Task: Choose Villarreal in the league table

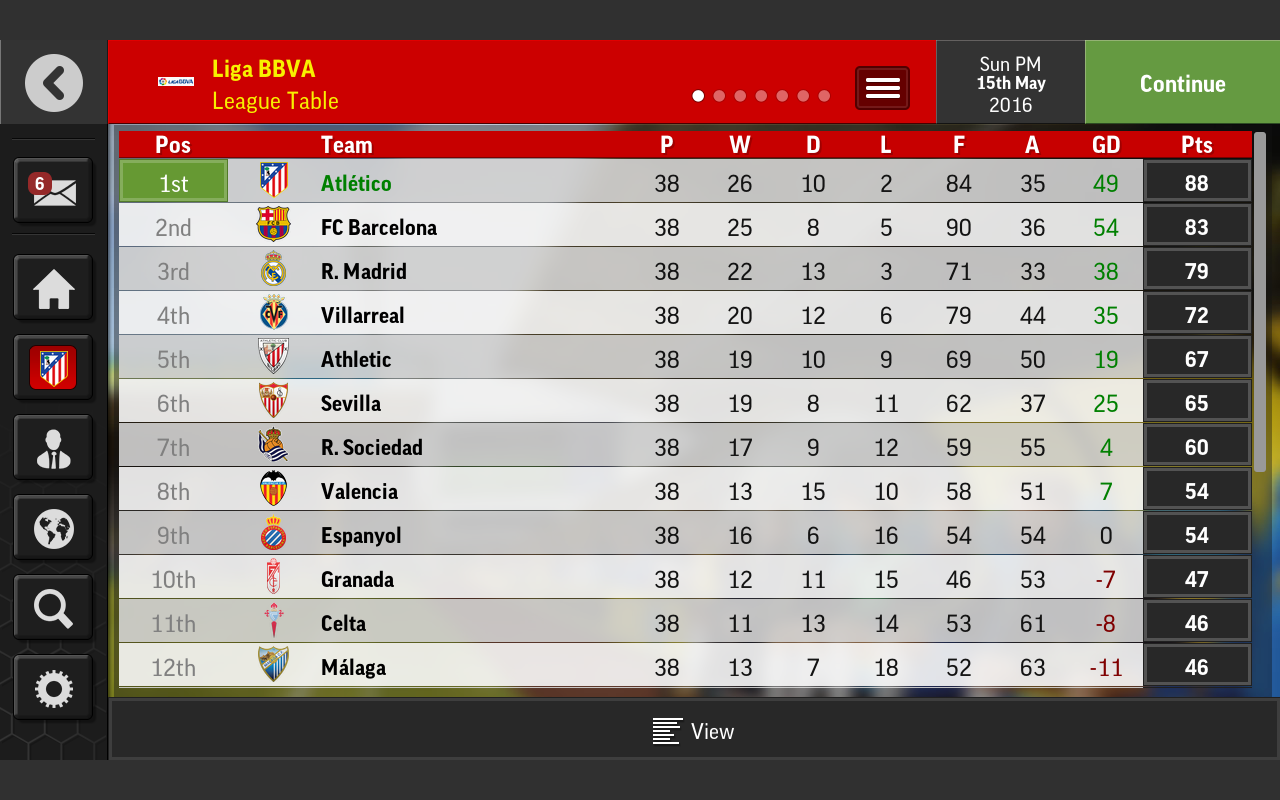Action: [x=630, y=315]
